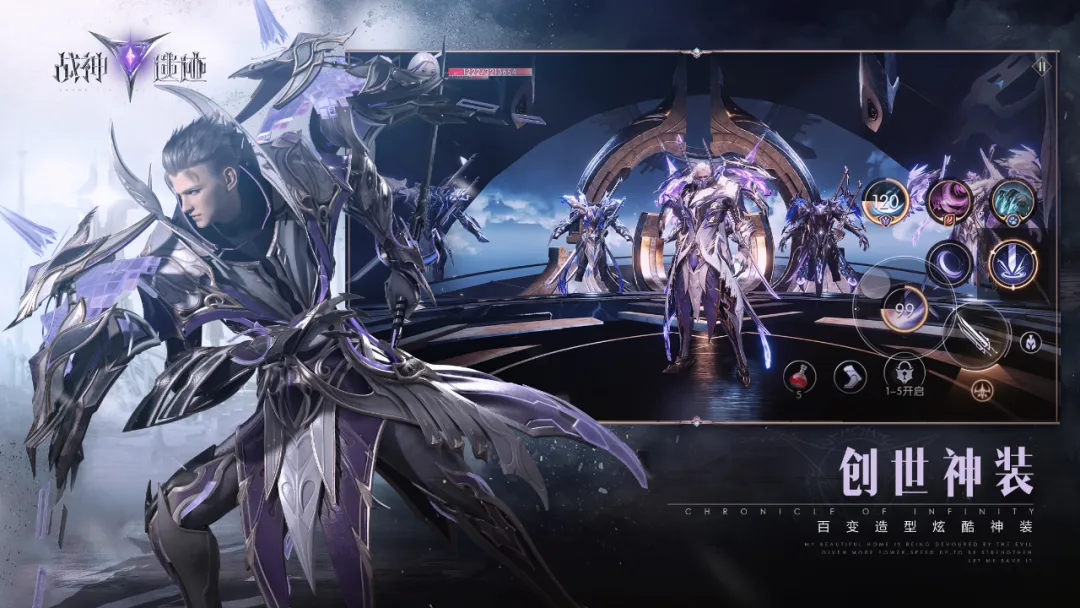The height and width of the screenshot is (608, 1080).
Task: Tap the white boot dash icon
Action: 850,375
